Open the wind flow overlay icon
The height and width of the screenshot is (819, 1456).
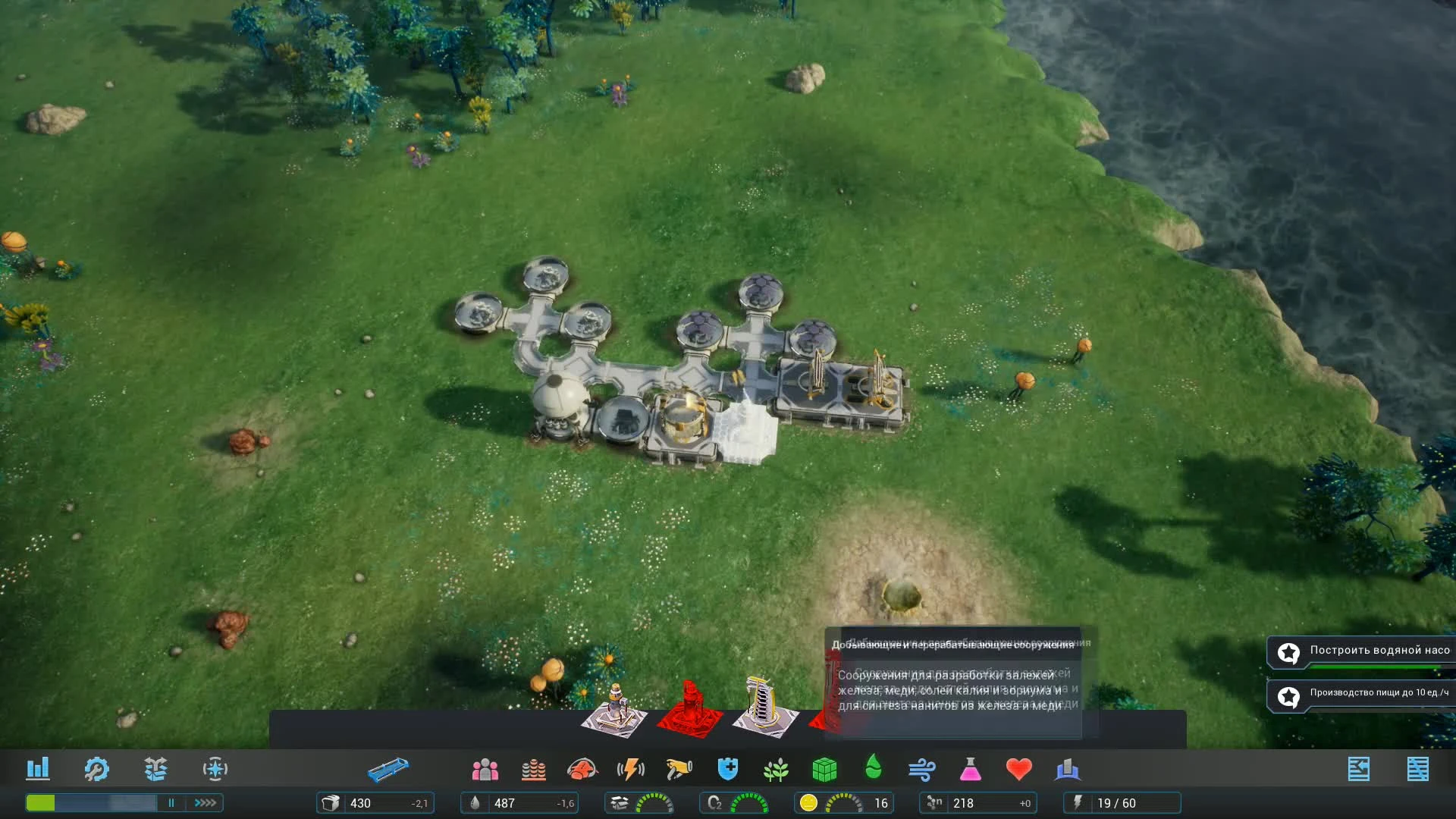(921, 769)
